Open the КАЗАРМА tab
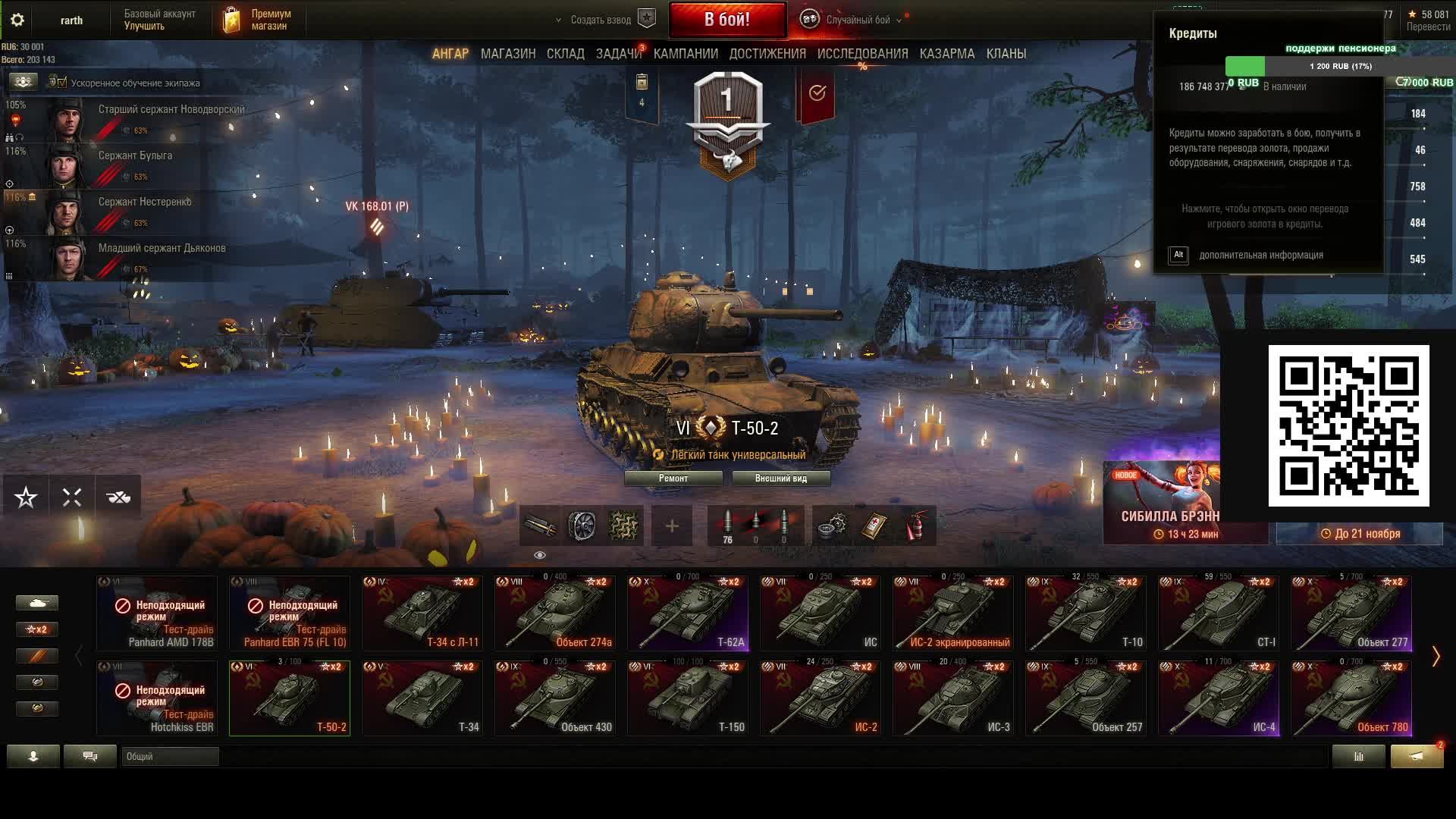The height and width of the screenshot is (819, 1456). [946, 54]
